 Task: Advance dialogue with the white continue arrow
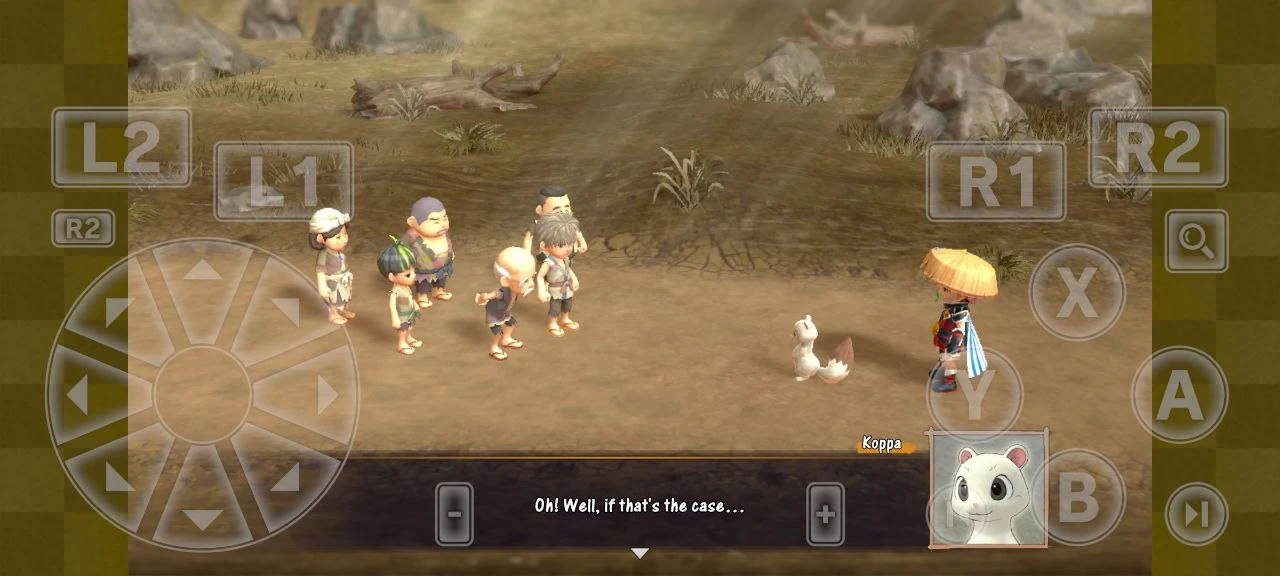point(640,553)
